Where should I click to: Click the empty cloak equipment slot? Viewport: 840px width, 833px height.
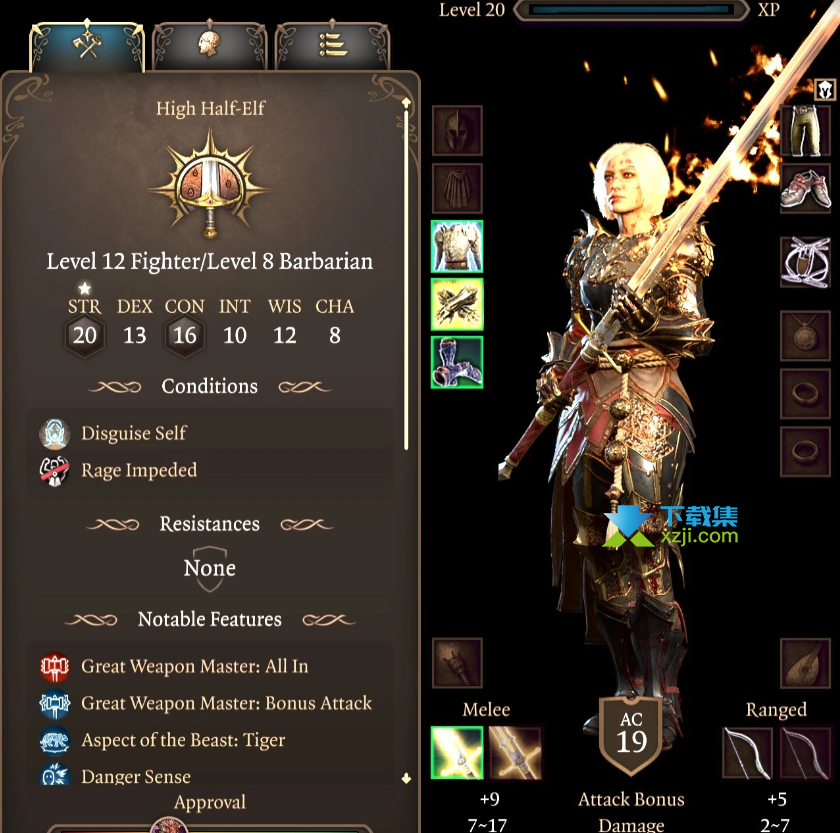(457, 188)
